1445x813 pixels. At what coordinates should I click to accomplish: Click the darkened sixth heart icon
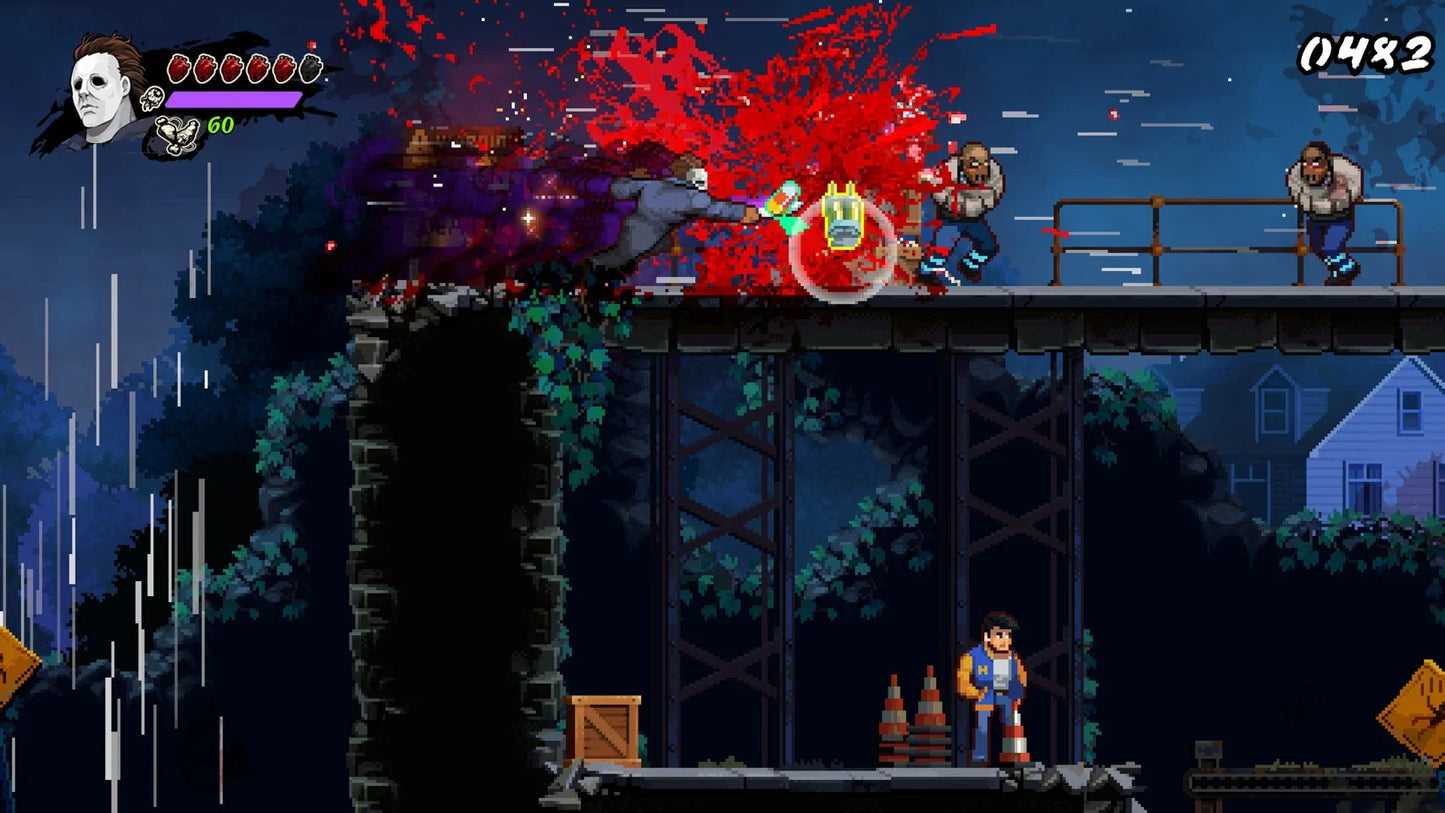pos(310,68)
